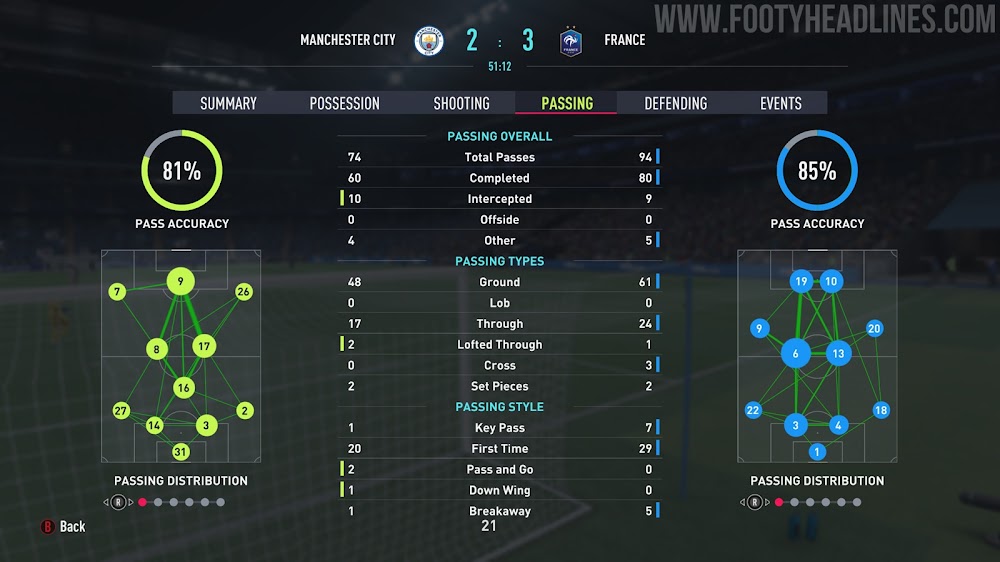Select France player 19 passing node

[x=800, y=282]
